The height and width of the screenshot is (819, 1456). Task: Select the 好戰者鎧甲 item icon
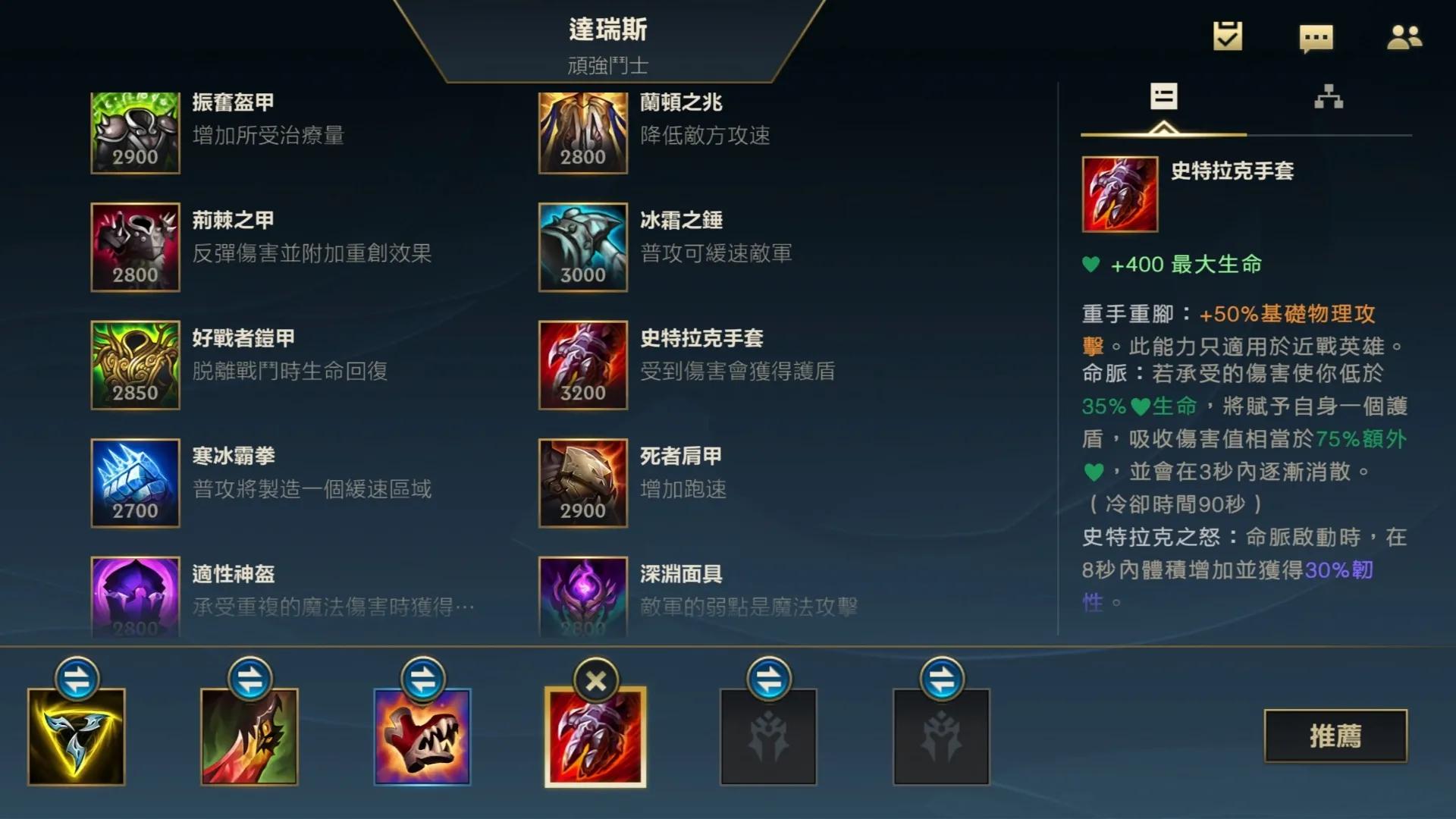pyautogui.click(x=134, y=366)
